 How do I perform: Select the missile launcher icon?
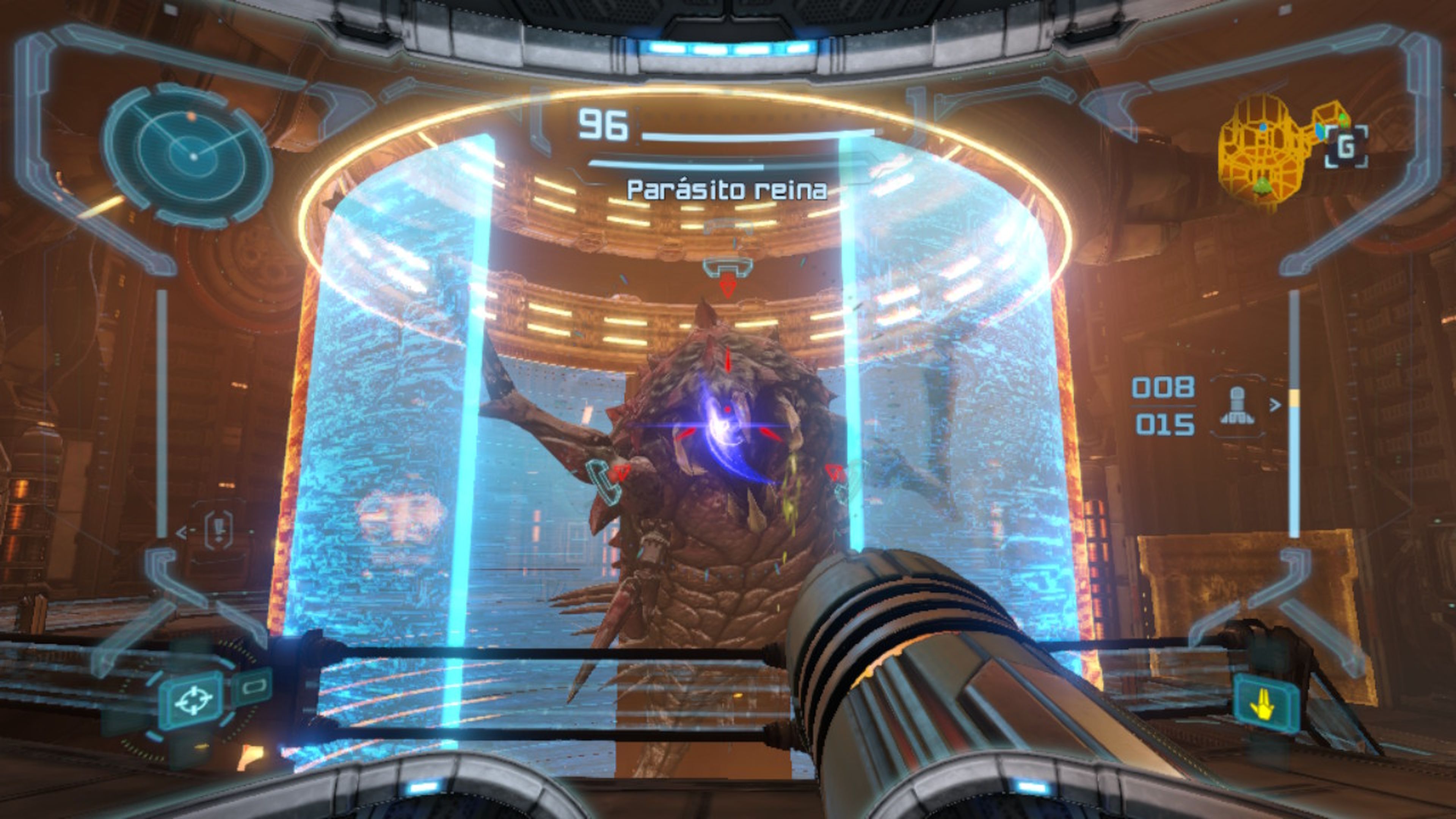point(1237,406)
